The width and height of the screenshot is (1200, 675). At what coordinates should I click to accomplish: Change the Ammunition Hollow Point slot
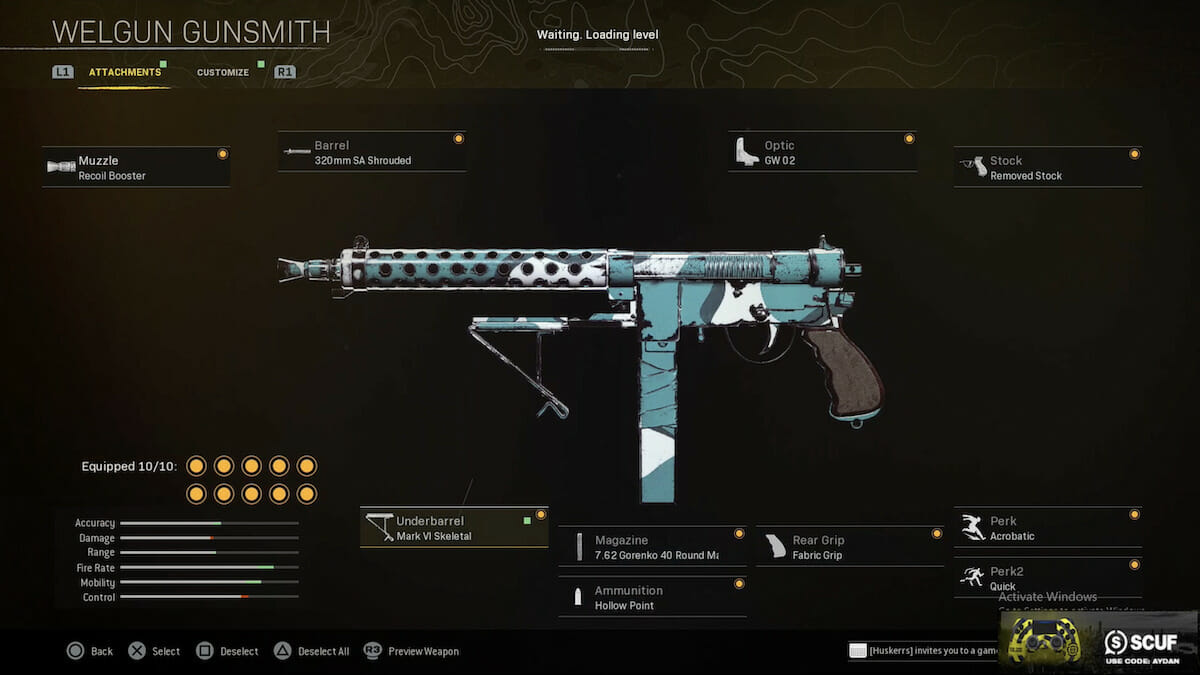[652, 597]
